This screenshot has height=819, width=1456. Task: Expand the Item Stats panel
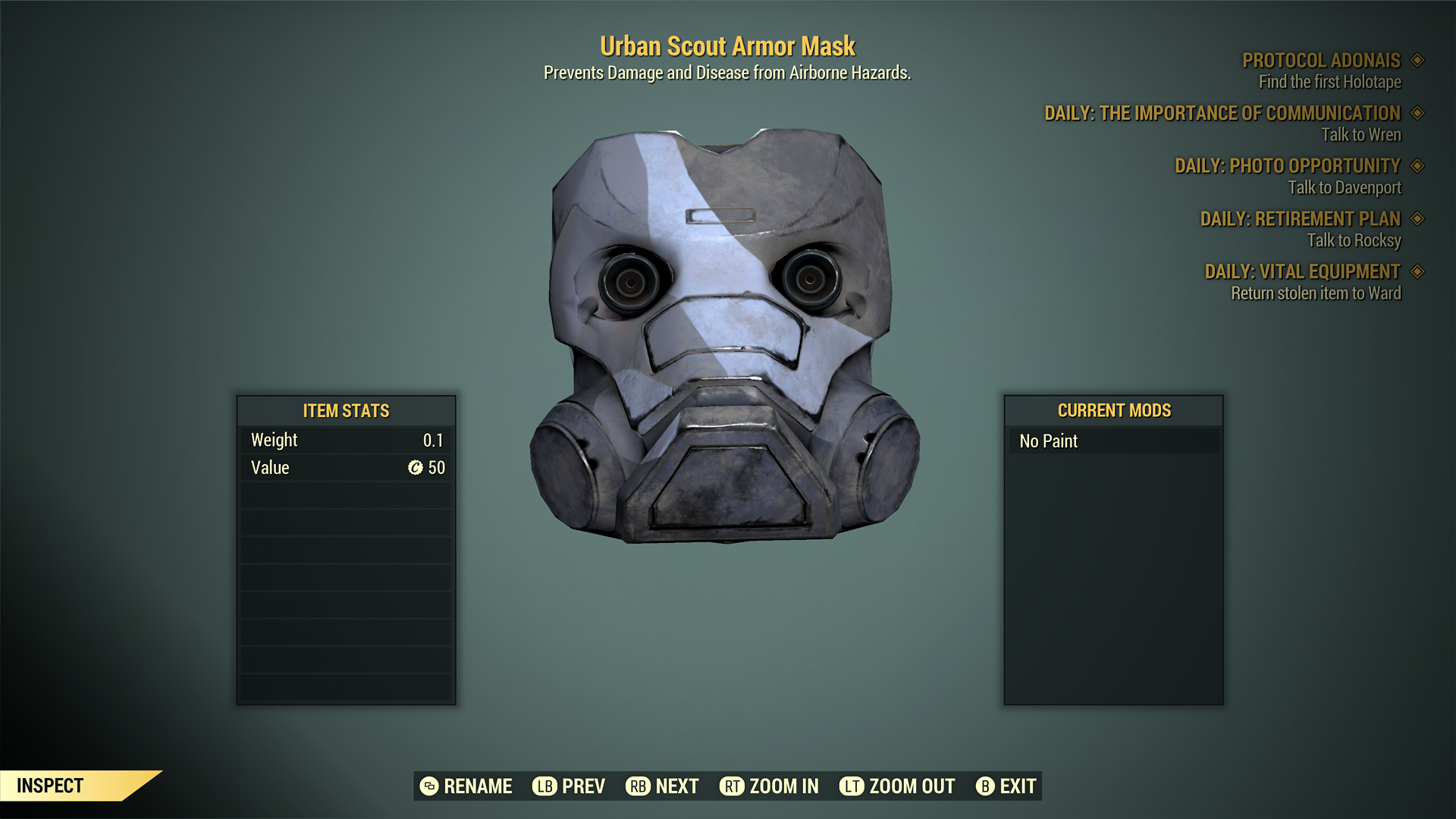pos(346,411)
